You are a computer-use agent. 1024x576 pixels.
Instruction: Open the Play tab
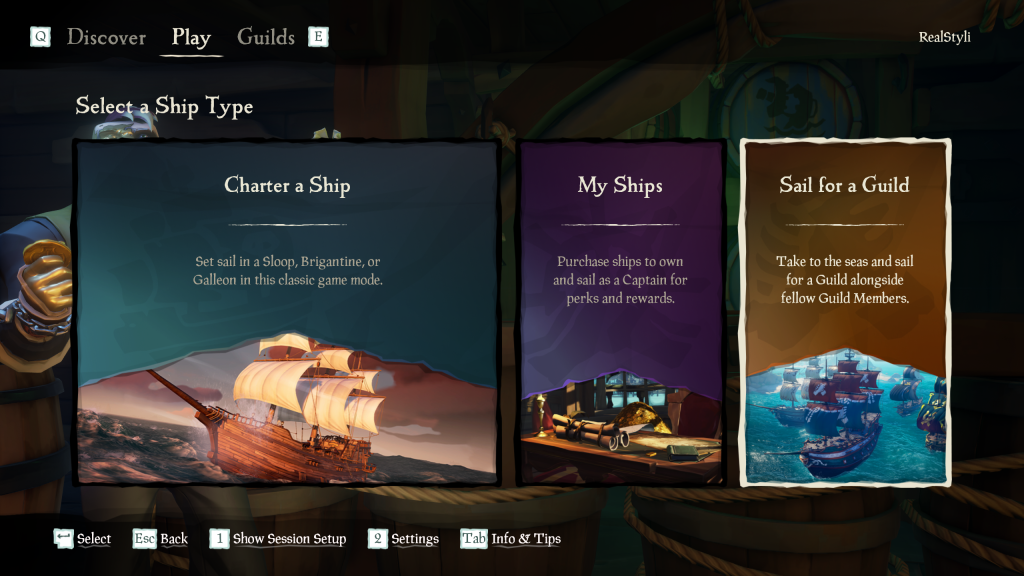point(191,38)
